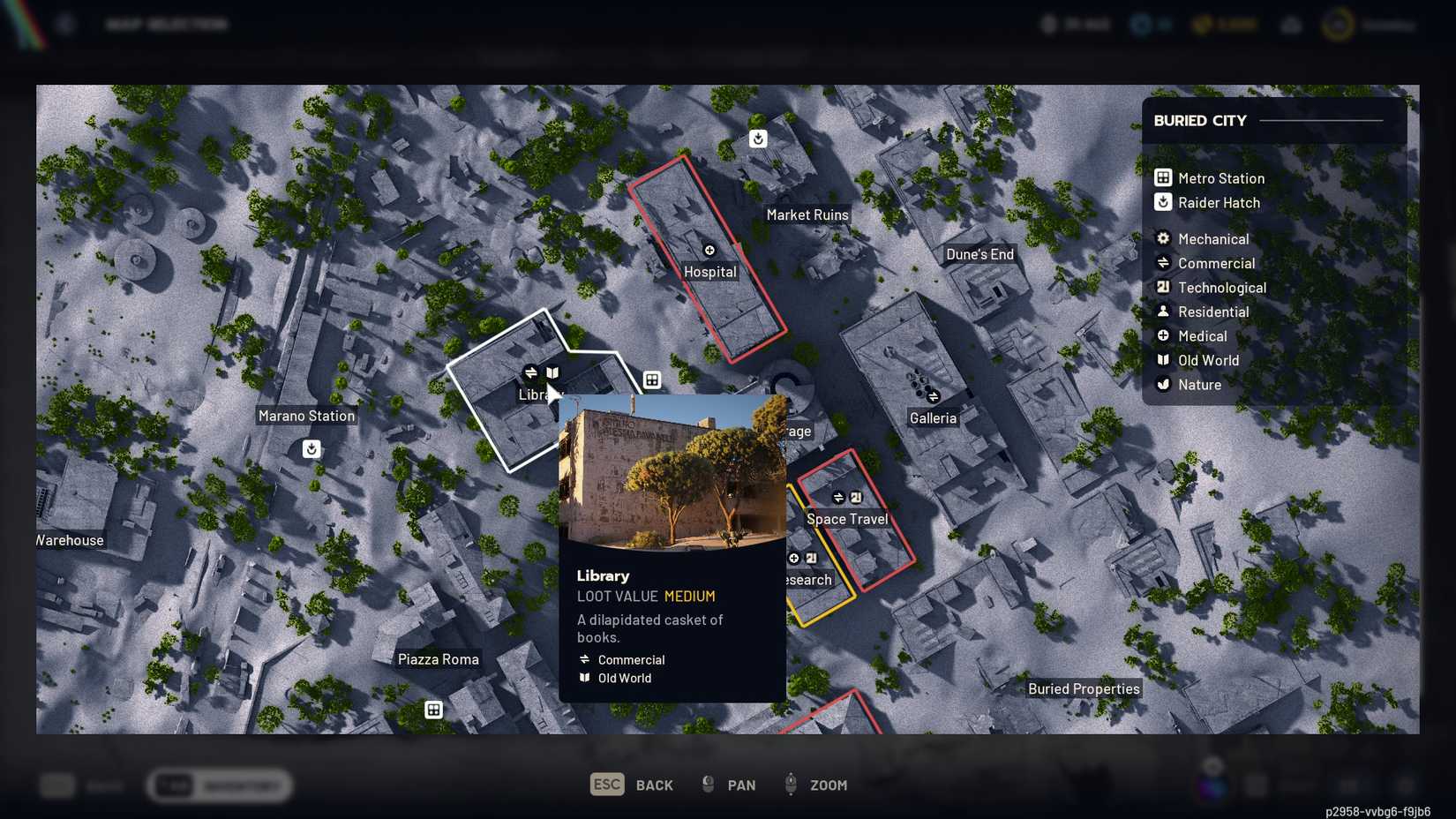Click the Raider Hatch icon below Marano Station
This screenshot has width=1456, height=819.
[311, 449]
